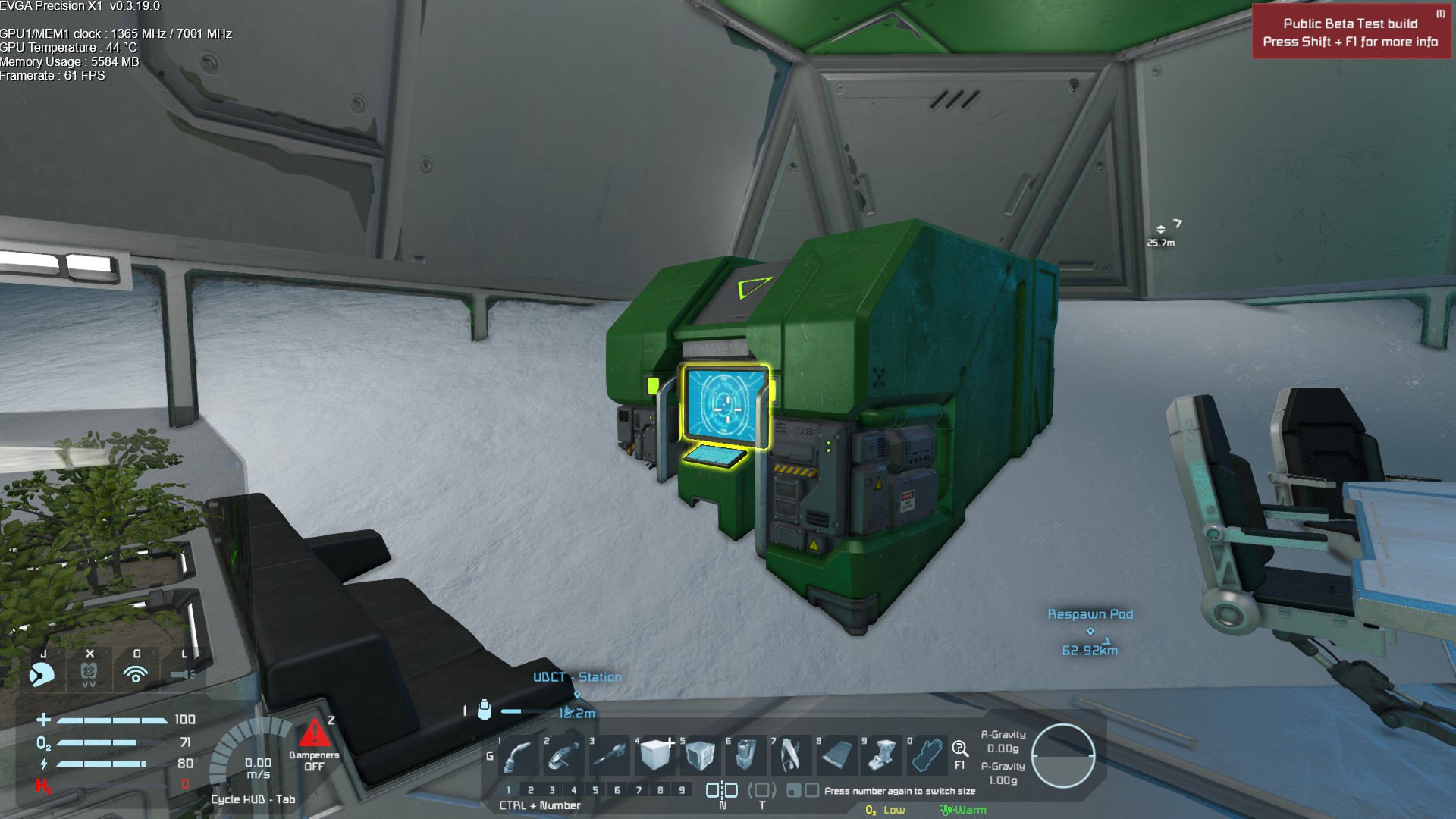Select the welder in hotbar slot 1
1456x819 pixels.
pos(518,755)
